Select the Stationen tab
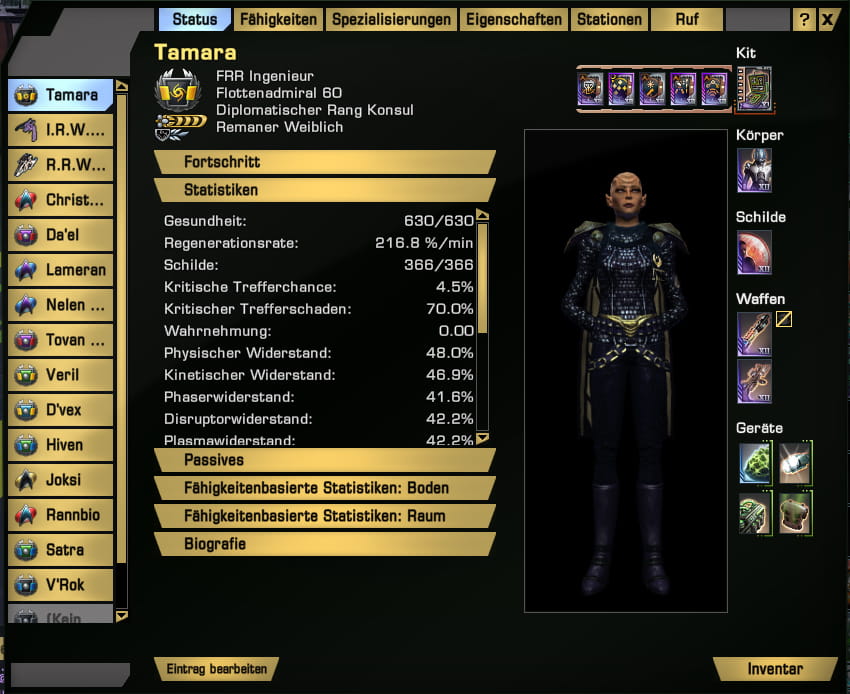The height and width of the screenshot is (694, 850). (609, 19)
